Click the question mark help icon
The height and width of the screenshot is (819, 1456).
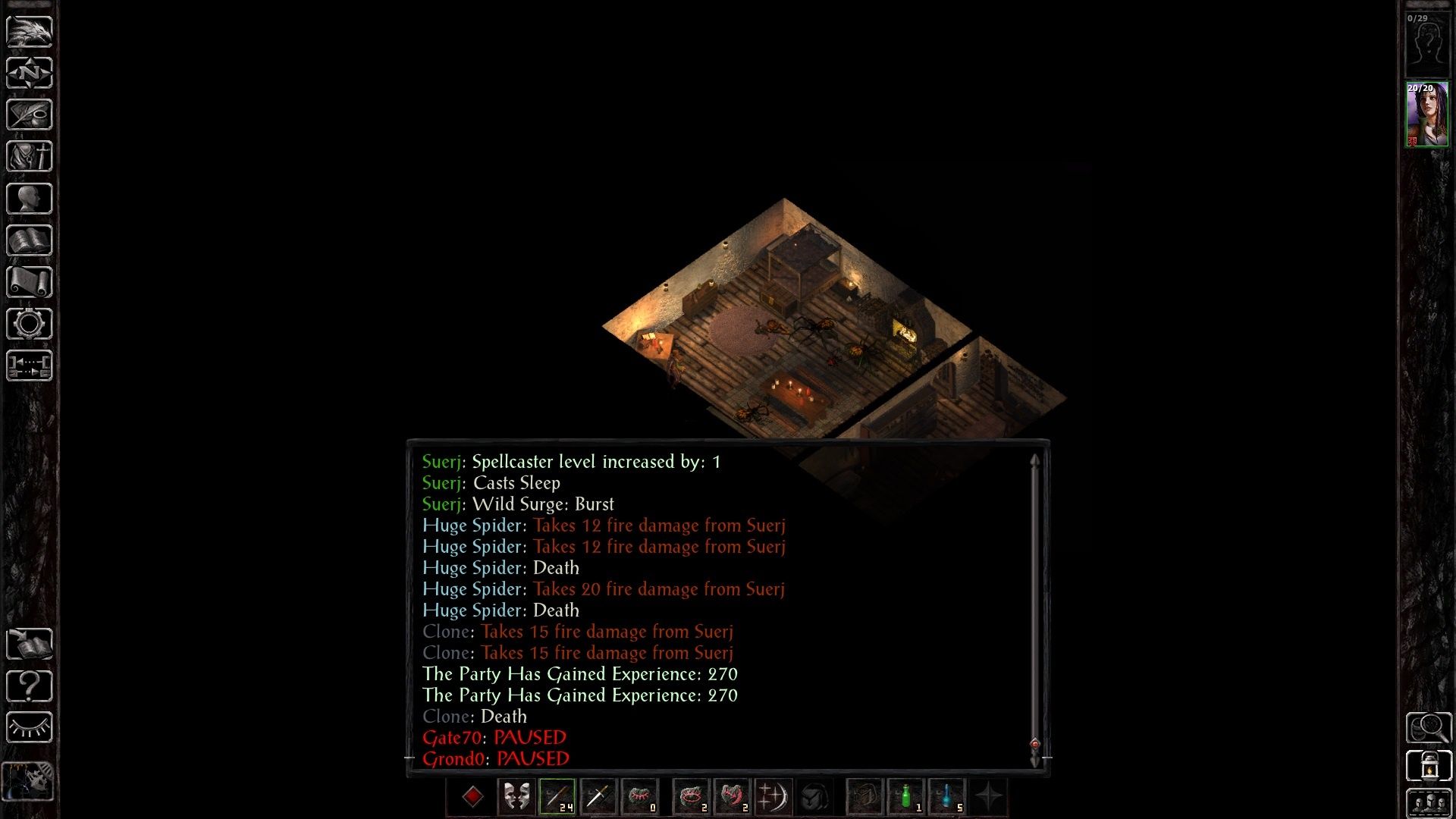28,686
